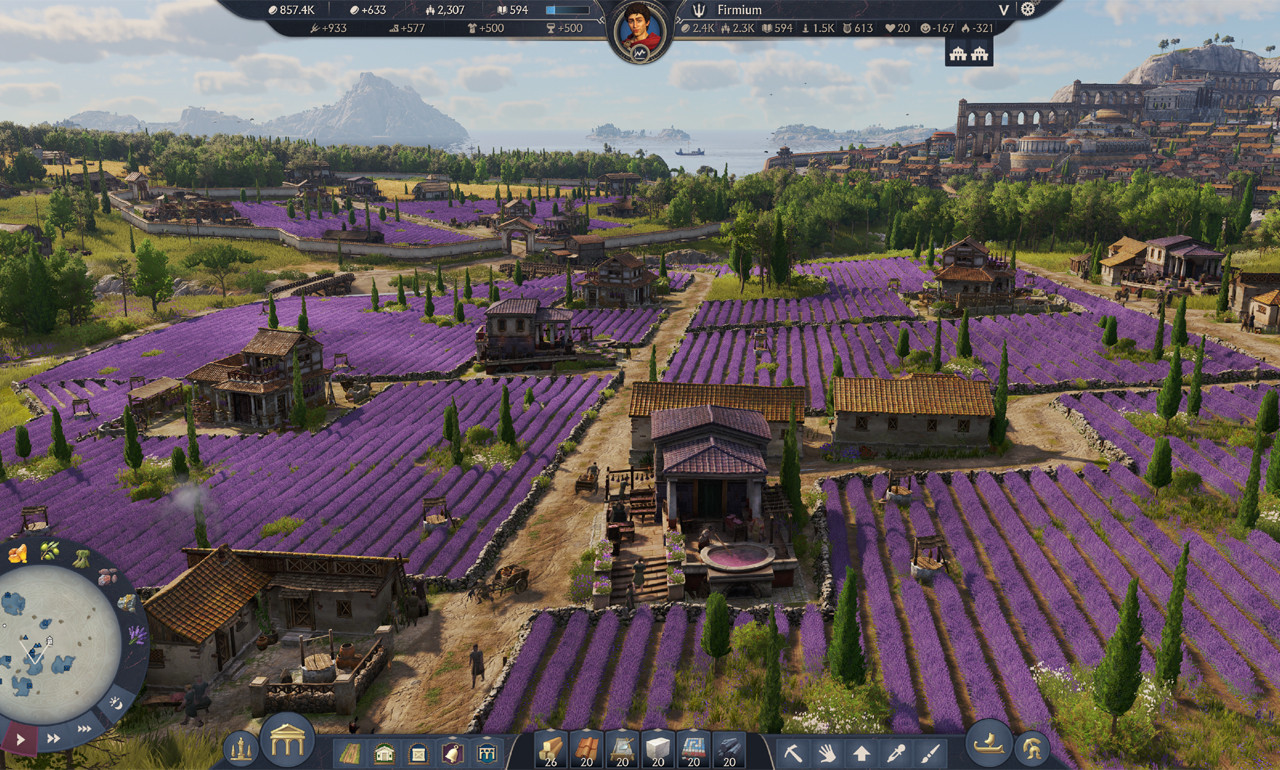
Task: Choose the farm field build category
Action: click(x=349, y=753)
